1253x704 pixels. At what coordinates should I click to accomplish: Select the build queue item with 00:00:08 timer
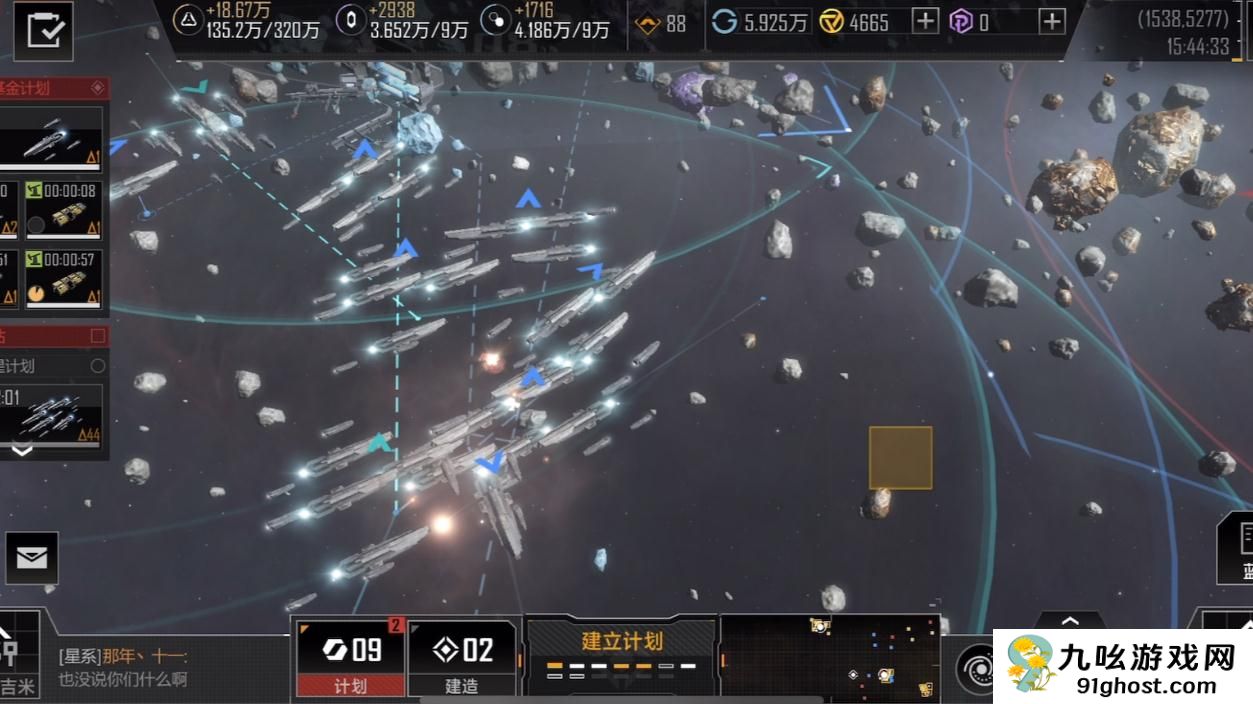click(x=65, y=210)
